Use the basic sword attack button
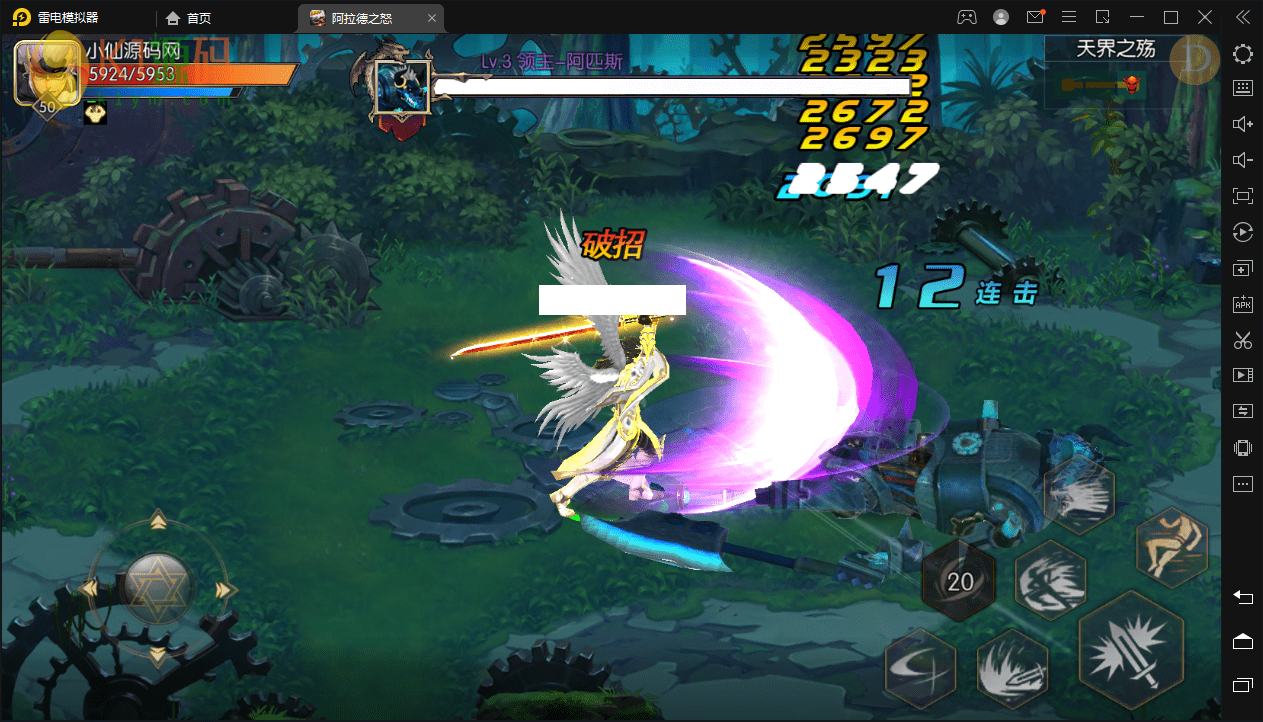Screen dimensions: 1263x722 pyautogui.click(x=1132, y=653)
